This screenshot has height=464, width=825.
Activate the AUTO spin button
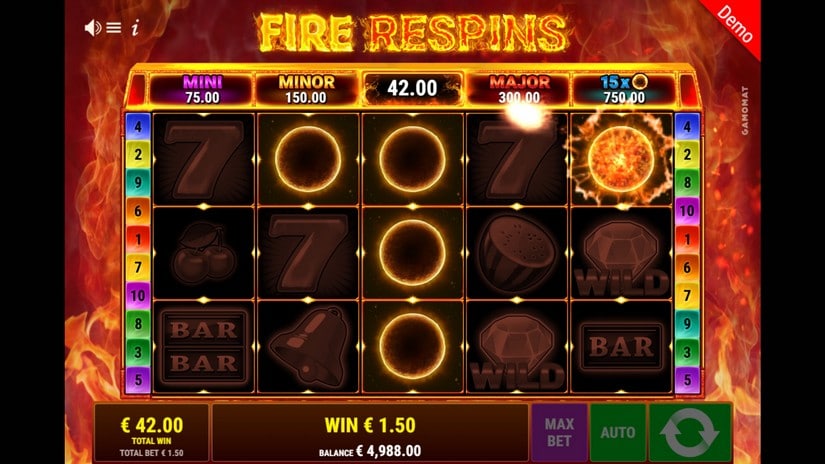pyautogui.click(x=617, y=432)
